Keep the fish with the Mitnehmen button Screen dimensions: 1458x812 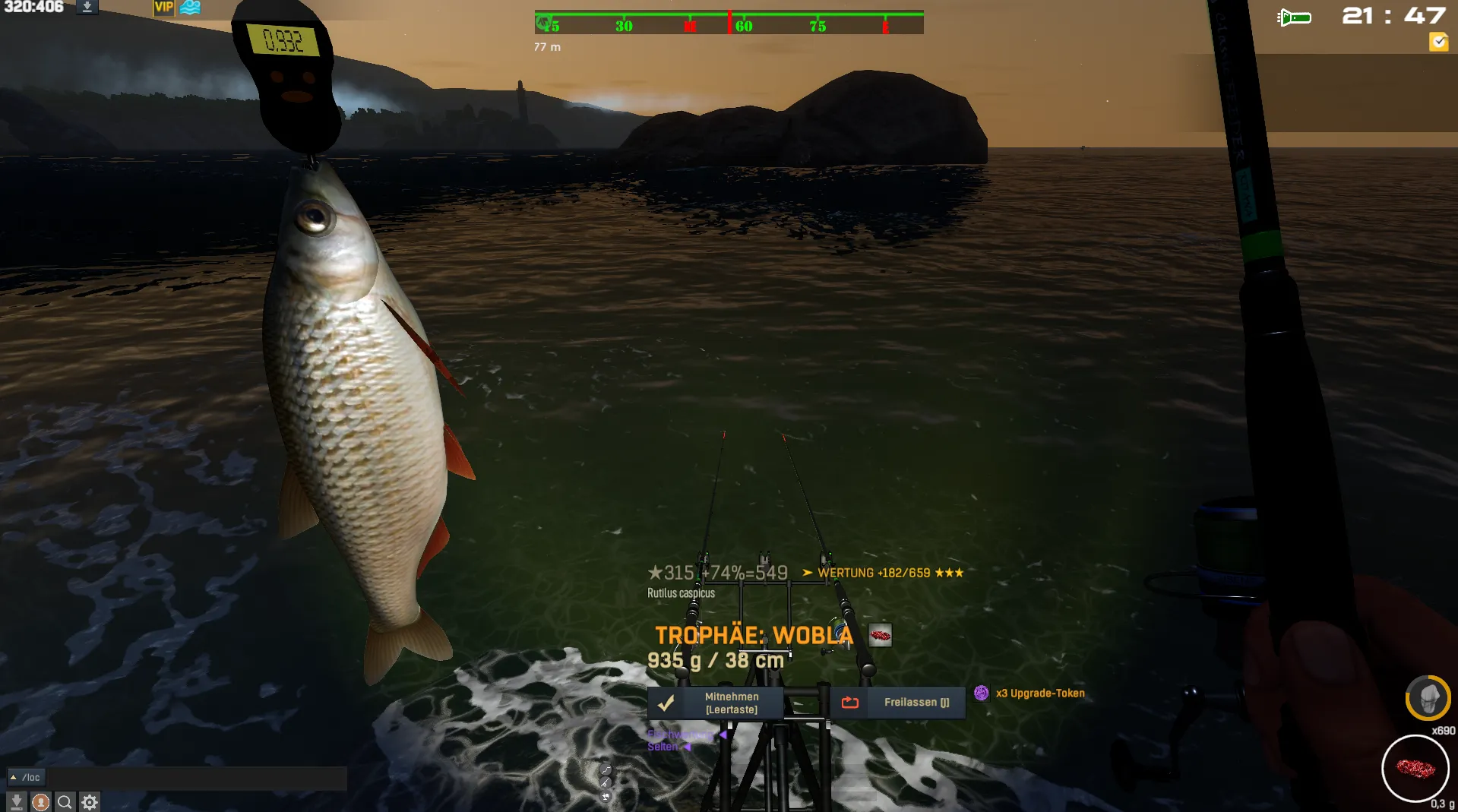(x=715, y=703)
